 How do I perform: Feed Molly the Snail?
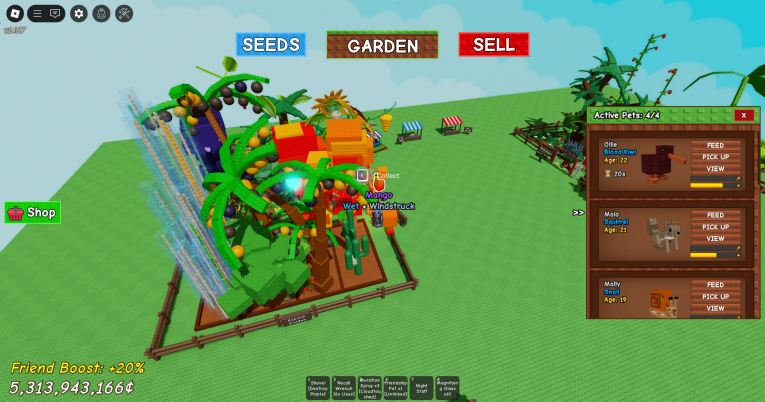tap(715, 285)
